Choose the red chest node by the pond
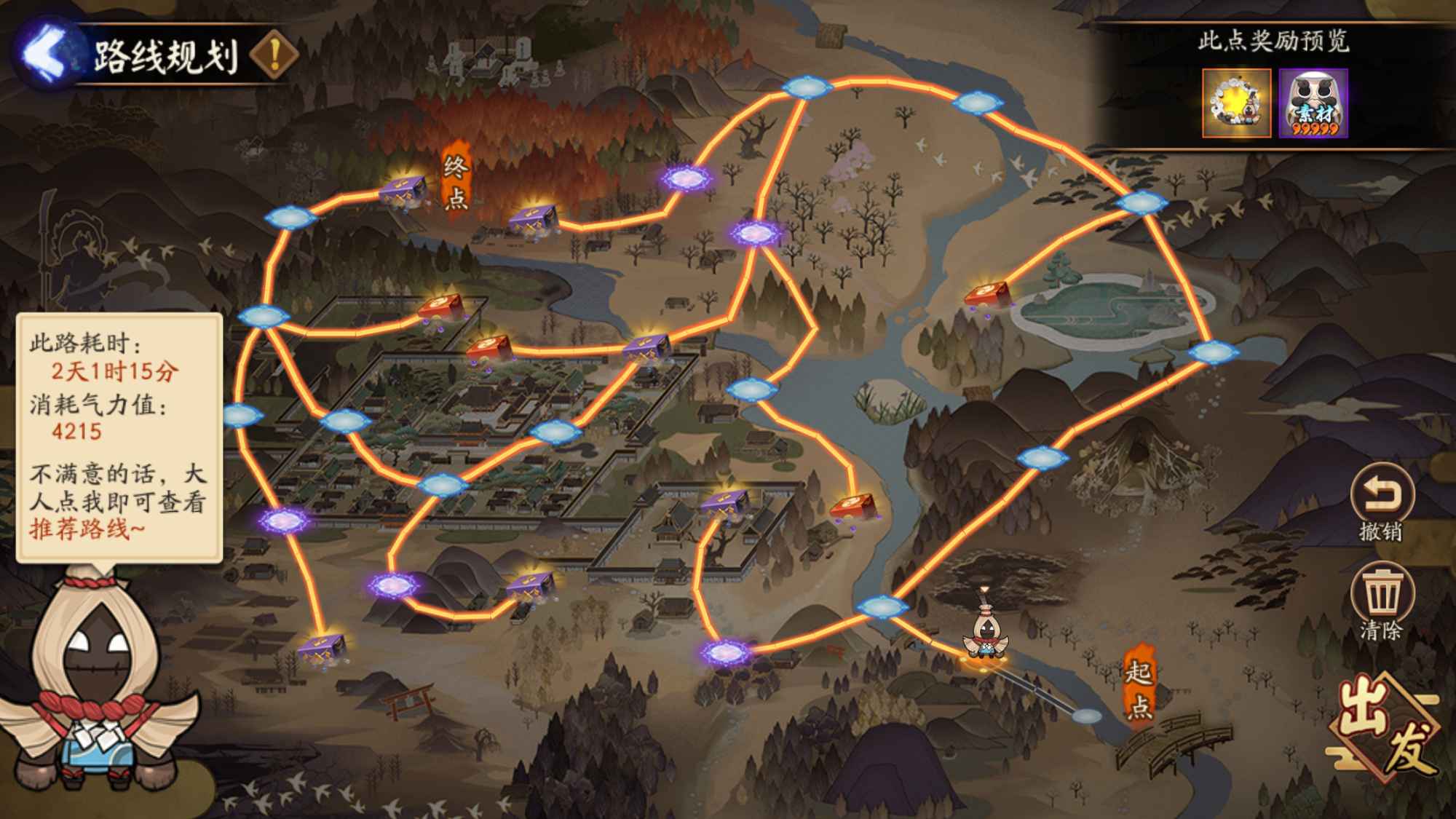 tap(988, 295)
